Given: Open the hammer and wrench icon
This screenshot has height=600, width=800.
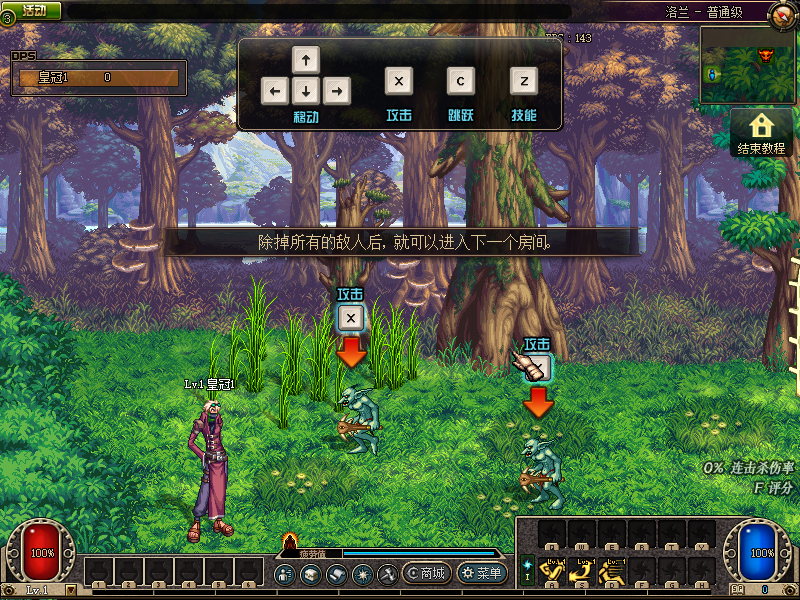Looking at the screenshot, I should 388,574.
